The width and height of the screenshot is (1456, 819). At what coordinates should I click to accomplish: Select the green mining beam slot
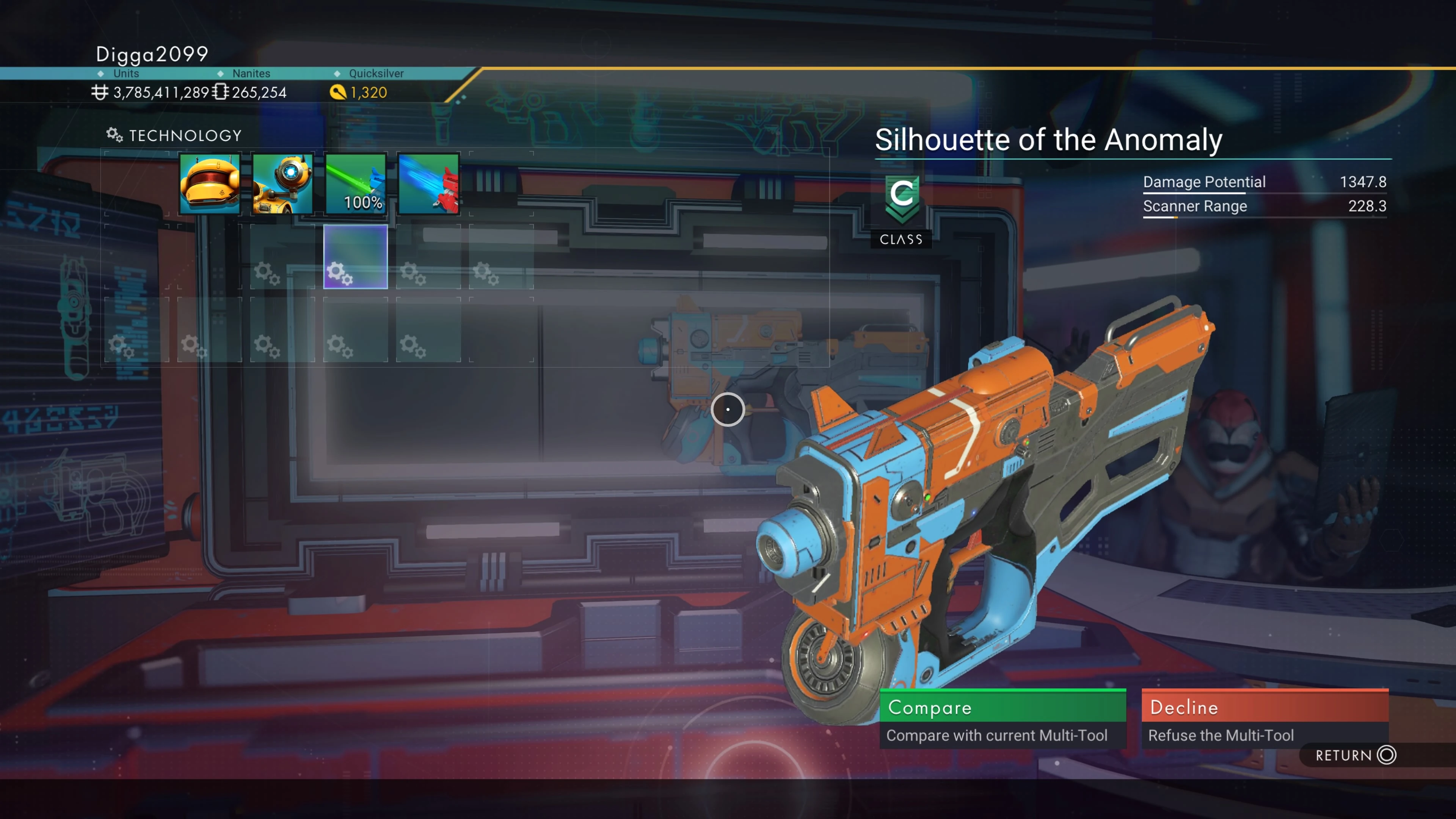click(x=356, y=184)
